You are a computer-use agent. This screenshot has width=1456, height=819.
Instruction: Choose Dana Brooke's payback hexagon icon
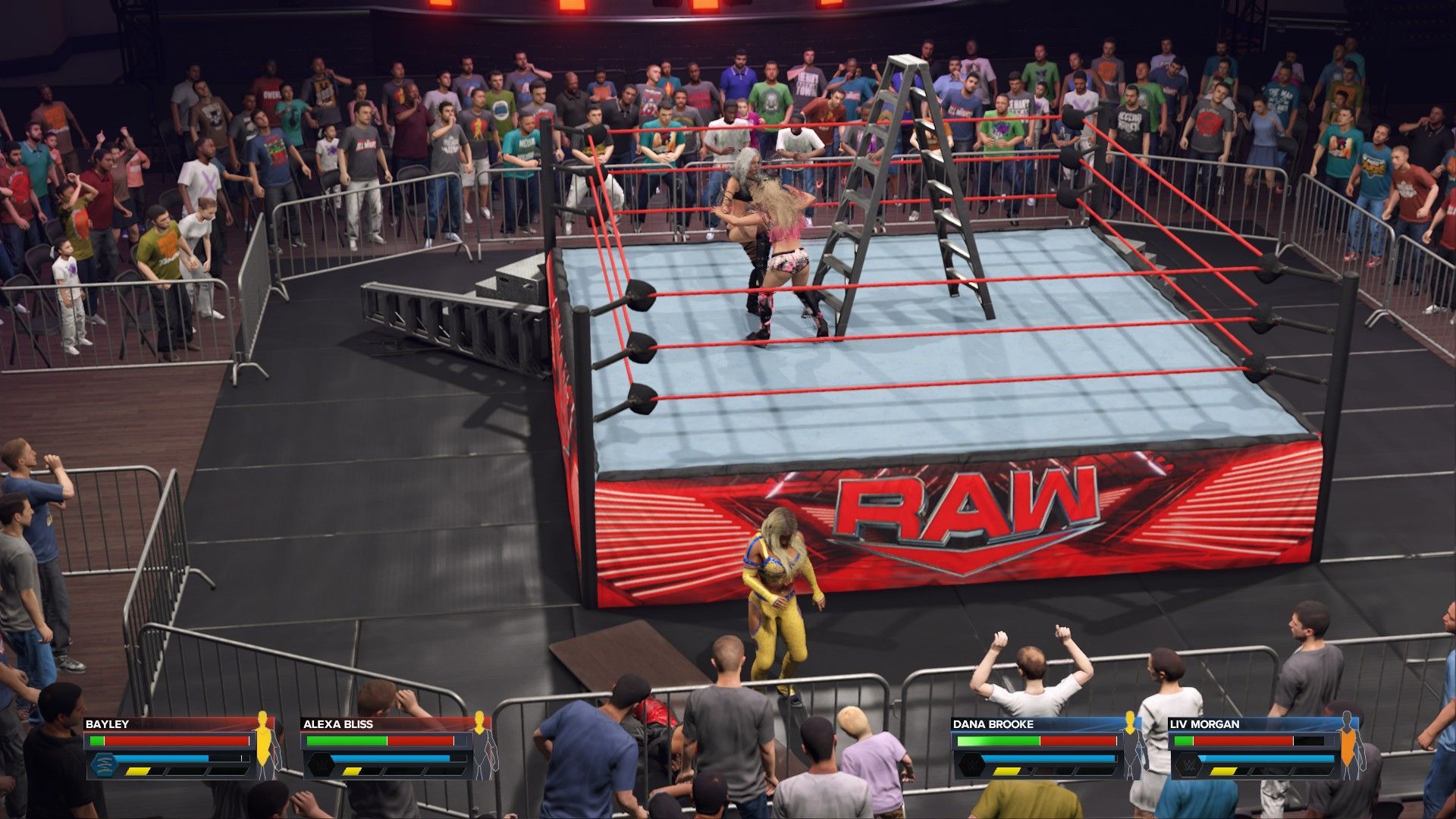tap(968, 764)
